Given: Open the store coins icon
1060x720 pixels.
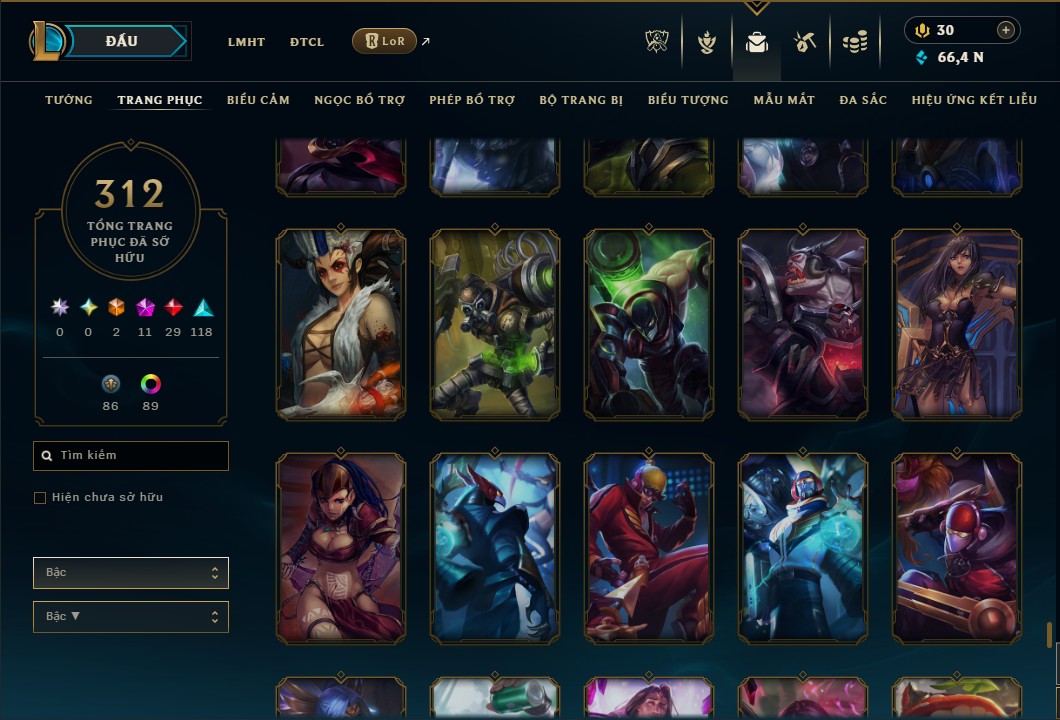Looking at the screenshot, I should click(855, 42).
